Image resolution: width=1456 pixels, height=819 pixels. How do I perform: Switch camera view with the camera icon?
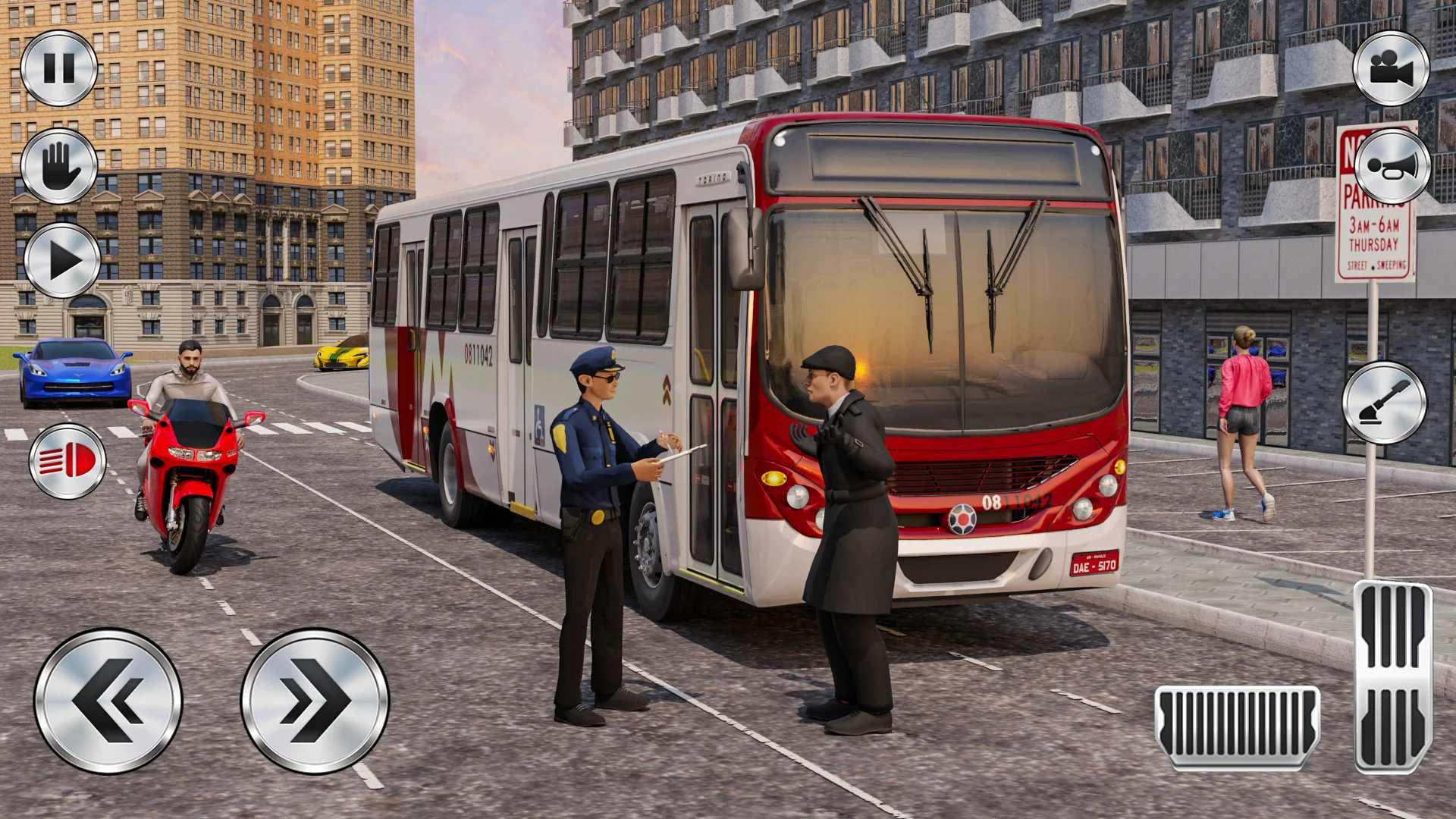1391,68
